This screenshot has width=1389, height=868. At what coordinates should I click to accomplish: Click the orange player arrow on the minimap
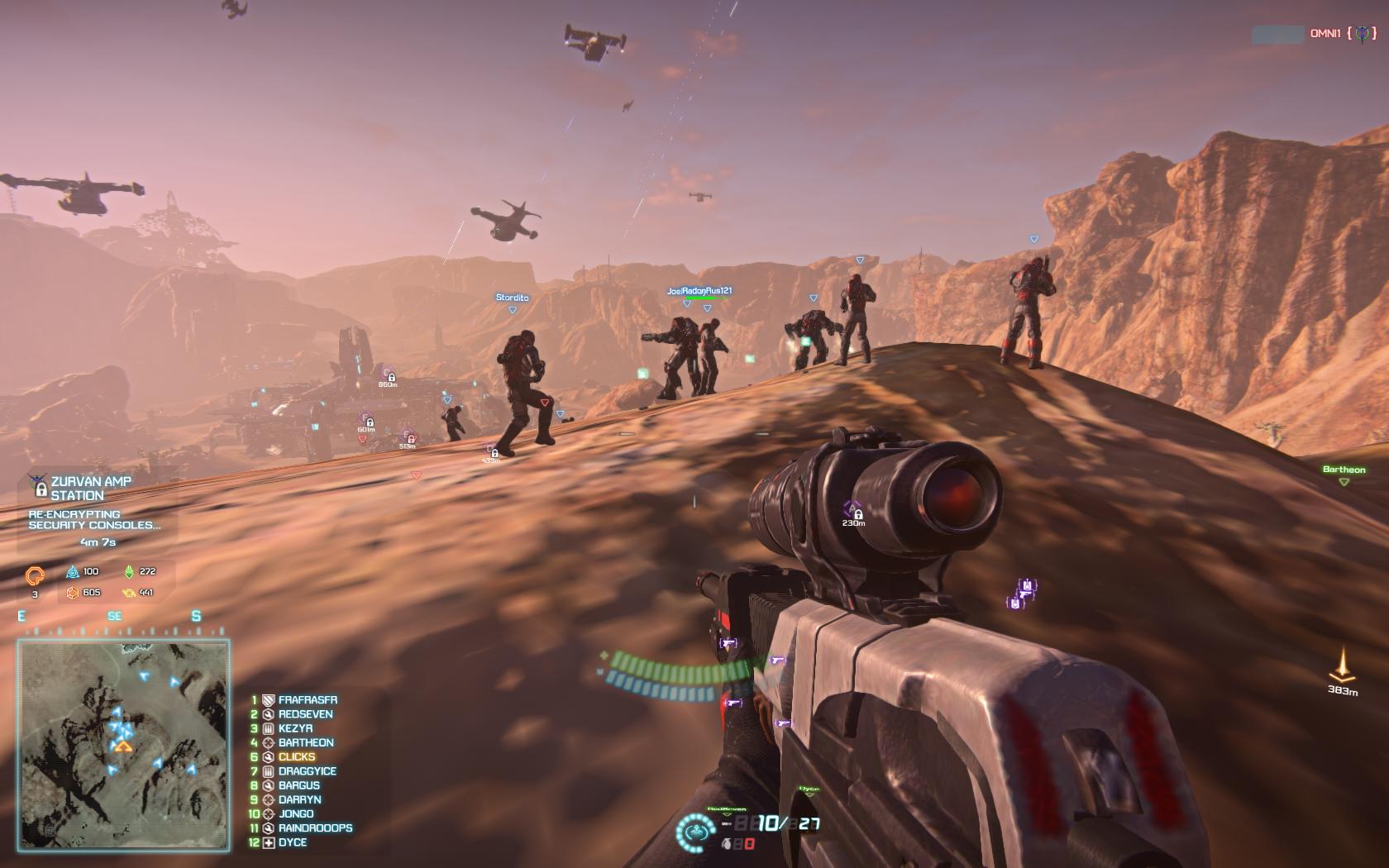(123, 746)
